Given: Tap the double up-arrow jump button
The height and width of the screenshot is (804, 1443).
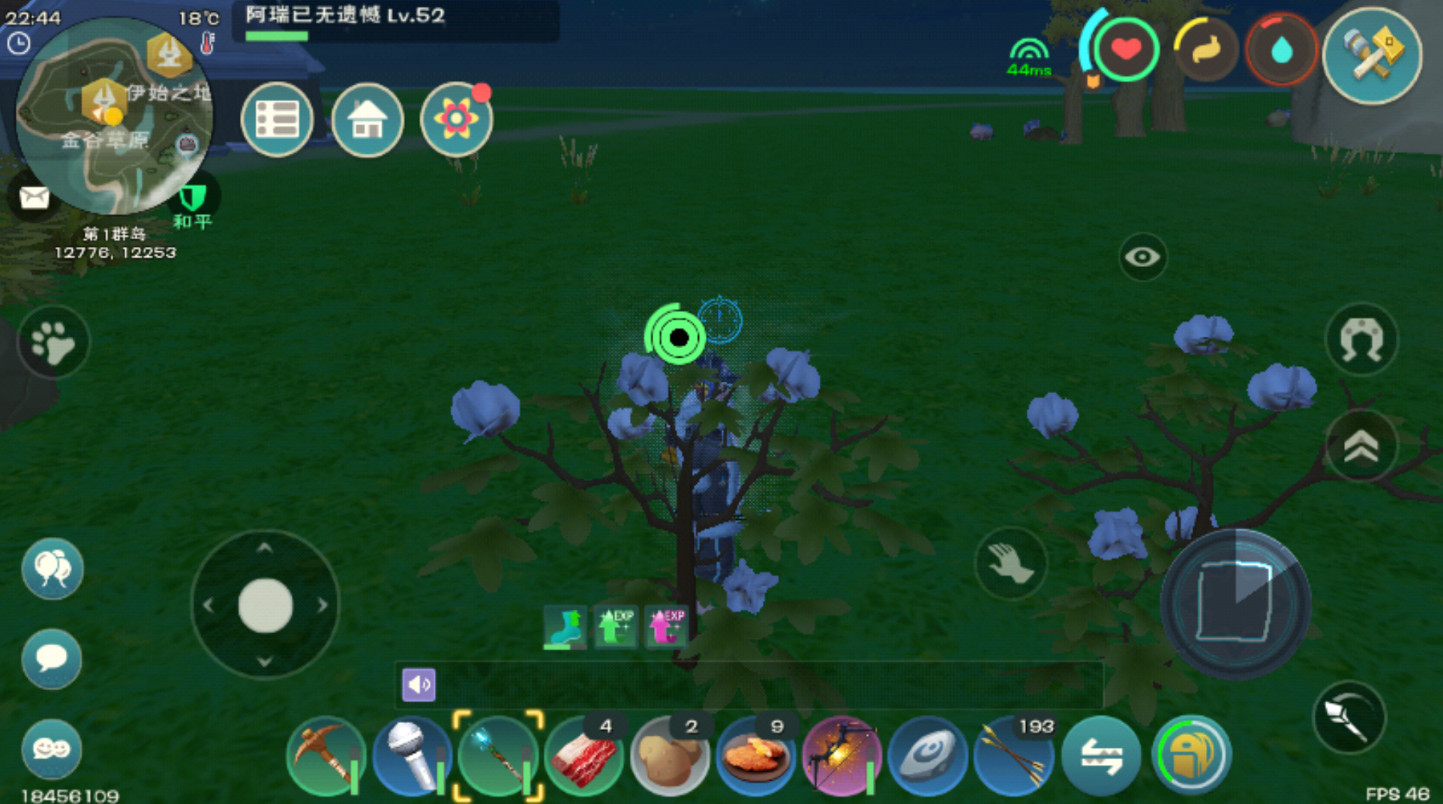Looking at the screenshot, I should click(1361, 446).
